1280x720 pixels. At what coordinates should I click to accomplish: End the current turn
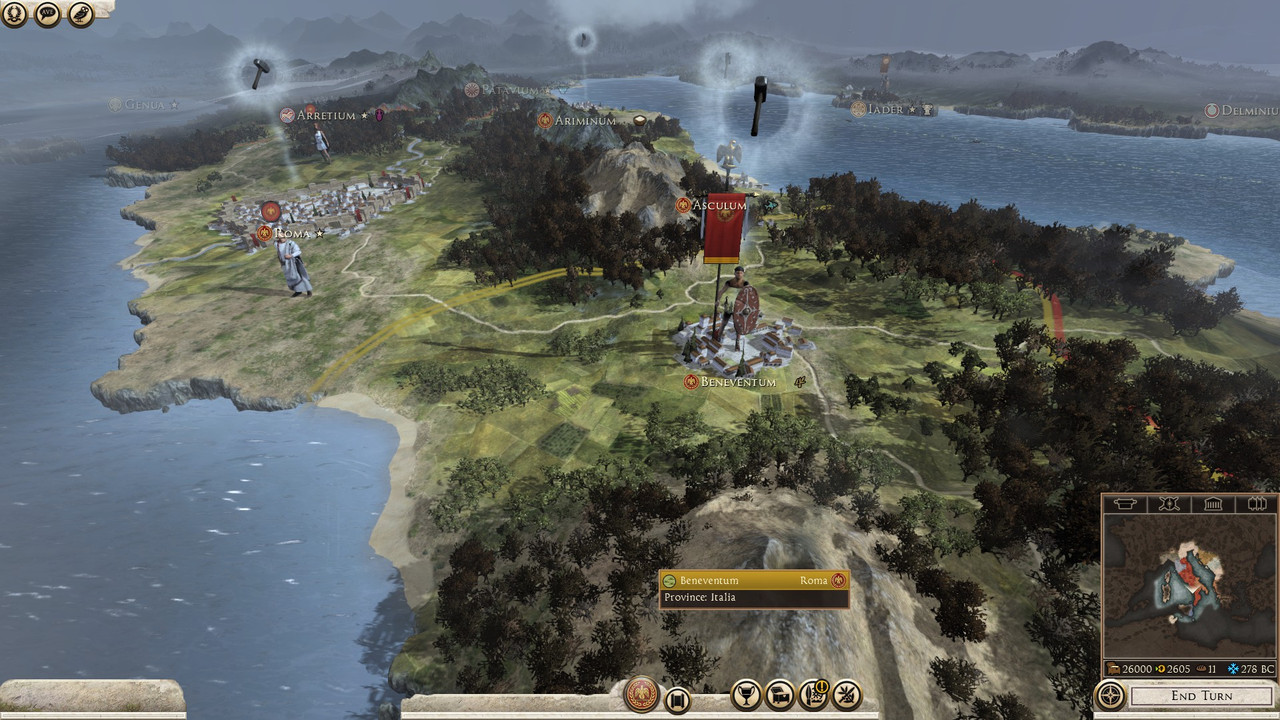[1201, 695]
